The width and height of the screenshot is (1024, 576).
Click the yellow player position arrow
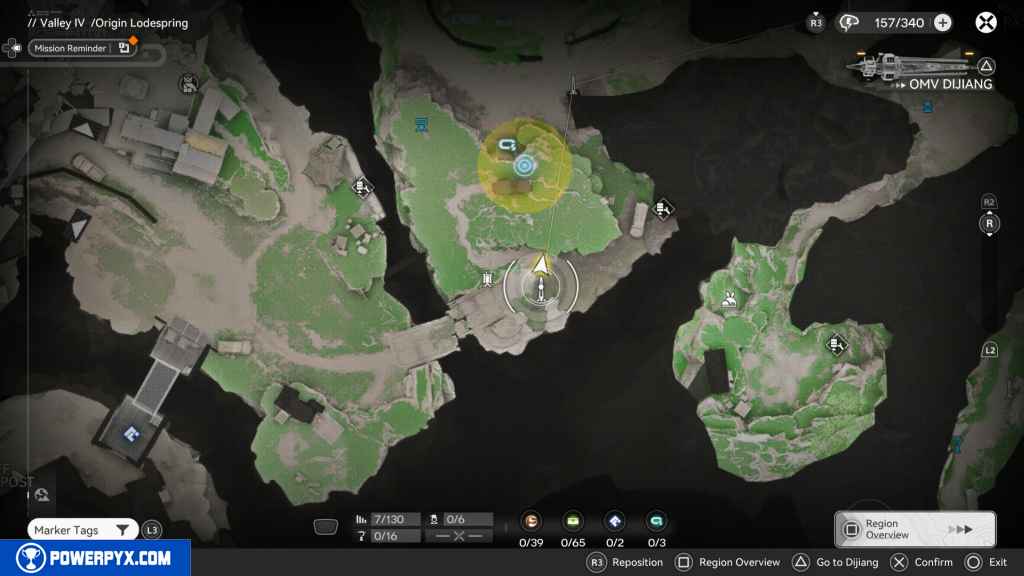(541, 265)
